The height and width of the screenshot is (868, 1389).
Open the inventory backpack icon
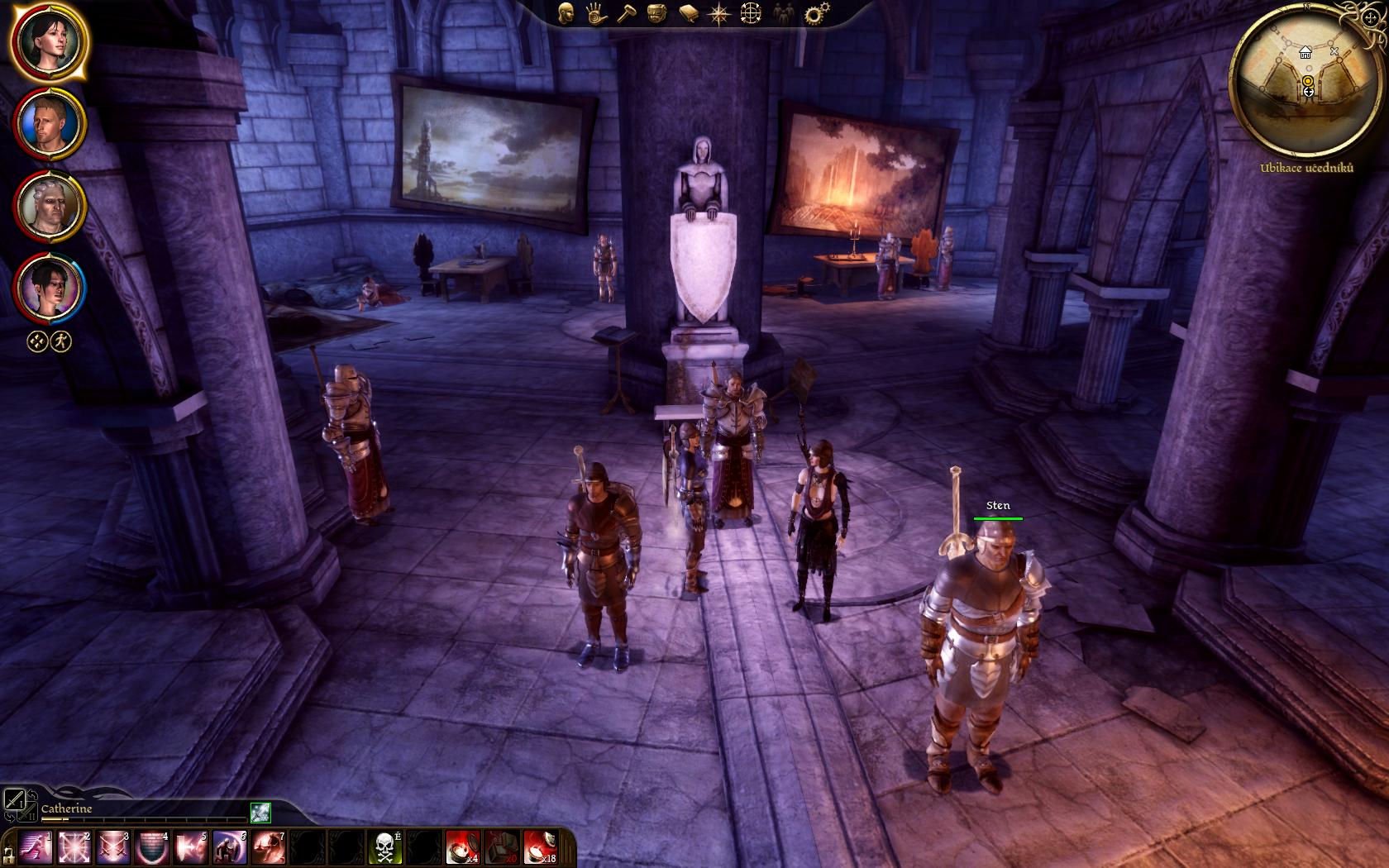[x=657, y=13]
